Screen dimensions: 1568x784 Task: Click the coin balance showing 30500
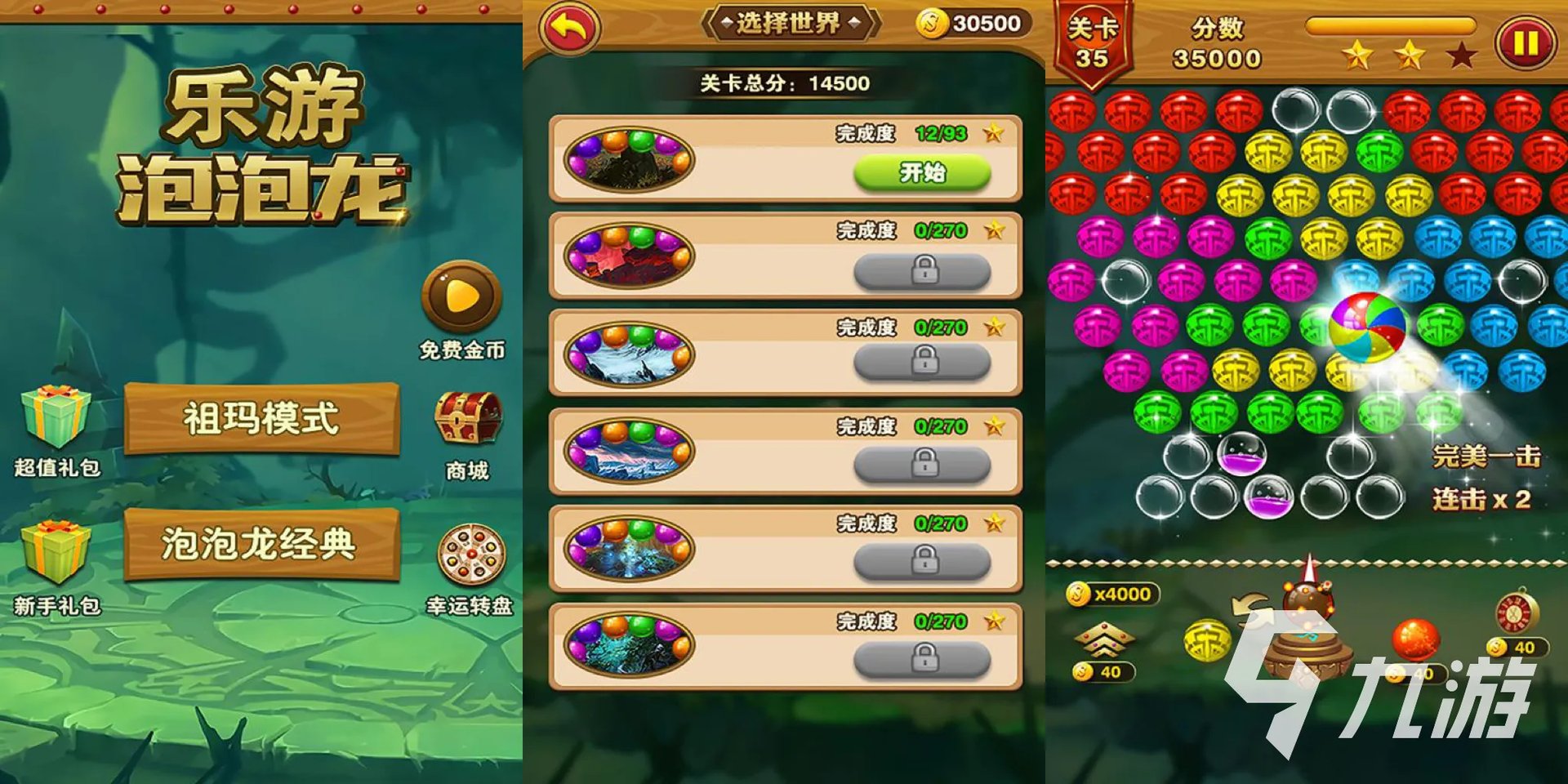[x=971, y=24]
